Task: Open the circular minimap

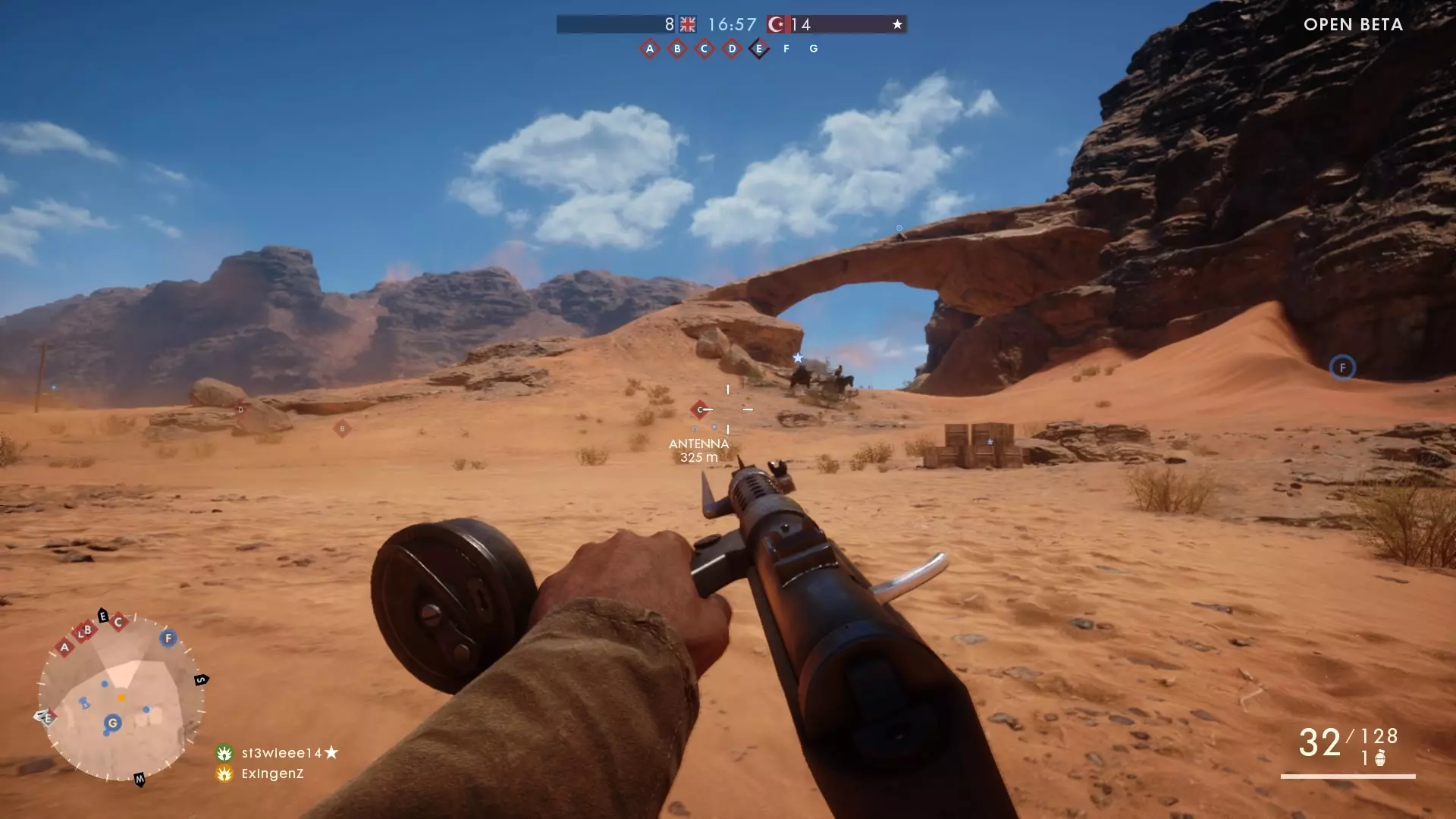Action: pos(121,696)
